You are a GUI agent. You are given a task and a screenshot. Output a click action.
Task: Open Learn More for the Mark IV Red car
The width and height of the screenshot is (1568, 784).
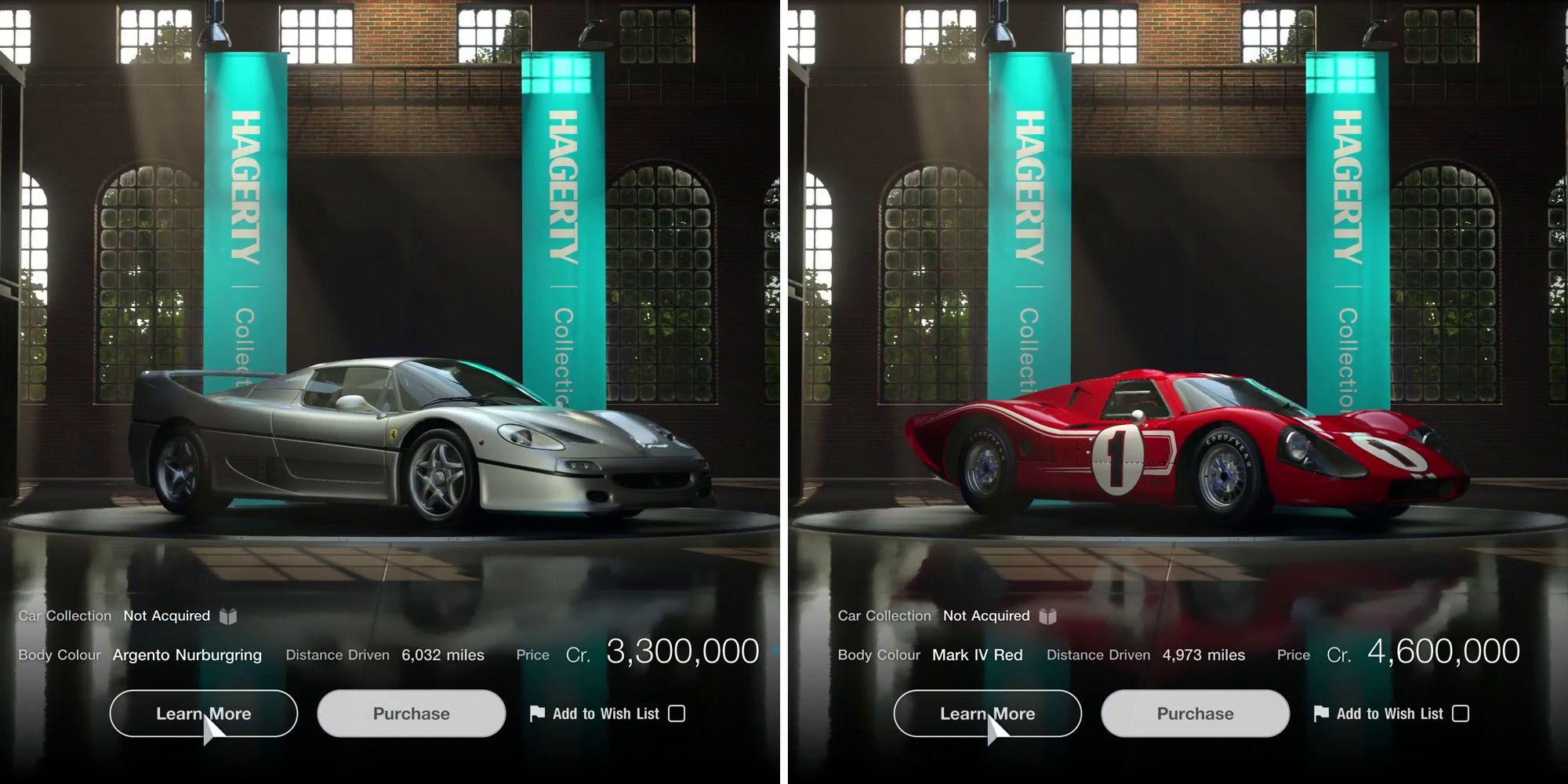coord(987,713)
